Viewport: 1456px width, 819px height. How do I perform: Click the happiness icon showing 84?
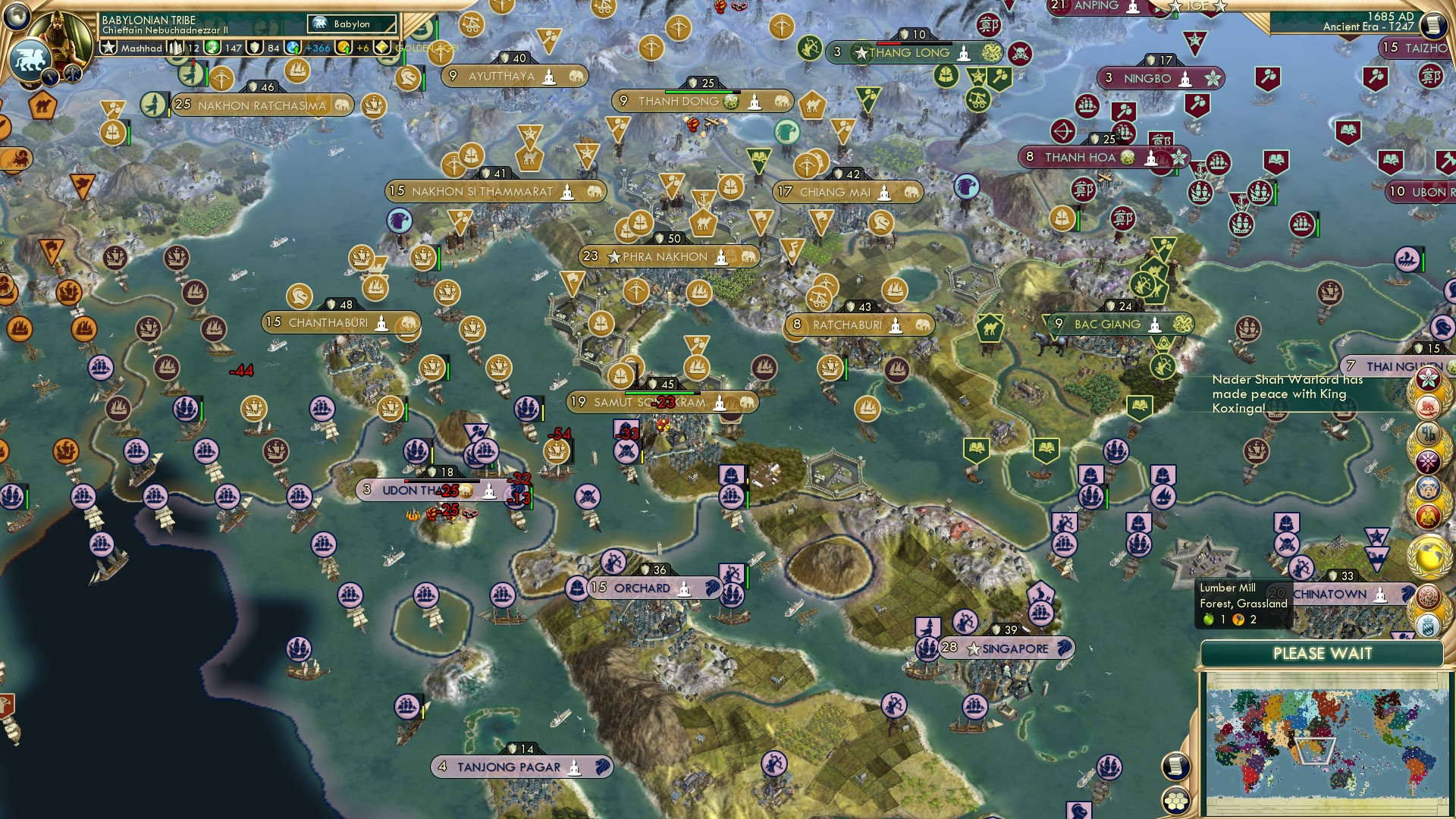(253, 48)
